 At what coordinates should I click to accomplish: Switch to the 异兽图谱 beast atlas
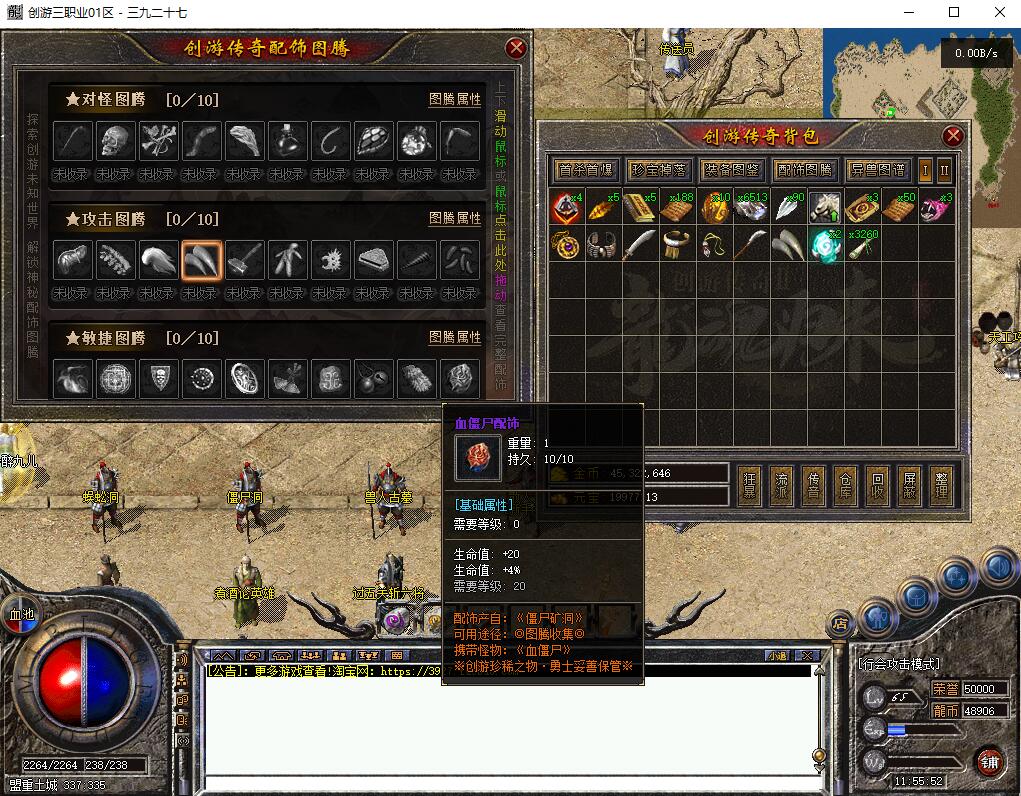(876, 170)
